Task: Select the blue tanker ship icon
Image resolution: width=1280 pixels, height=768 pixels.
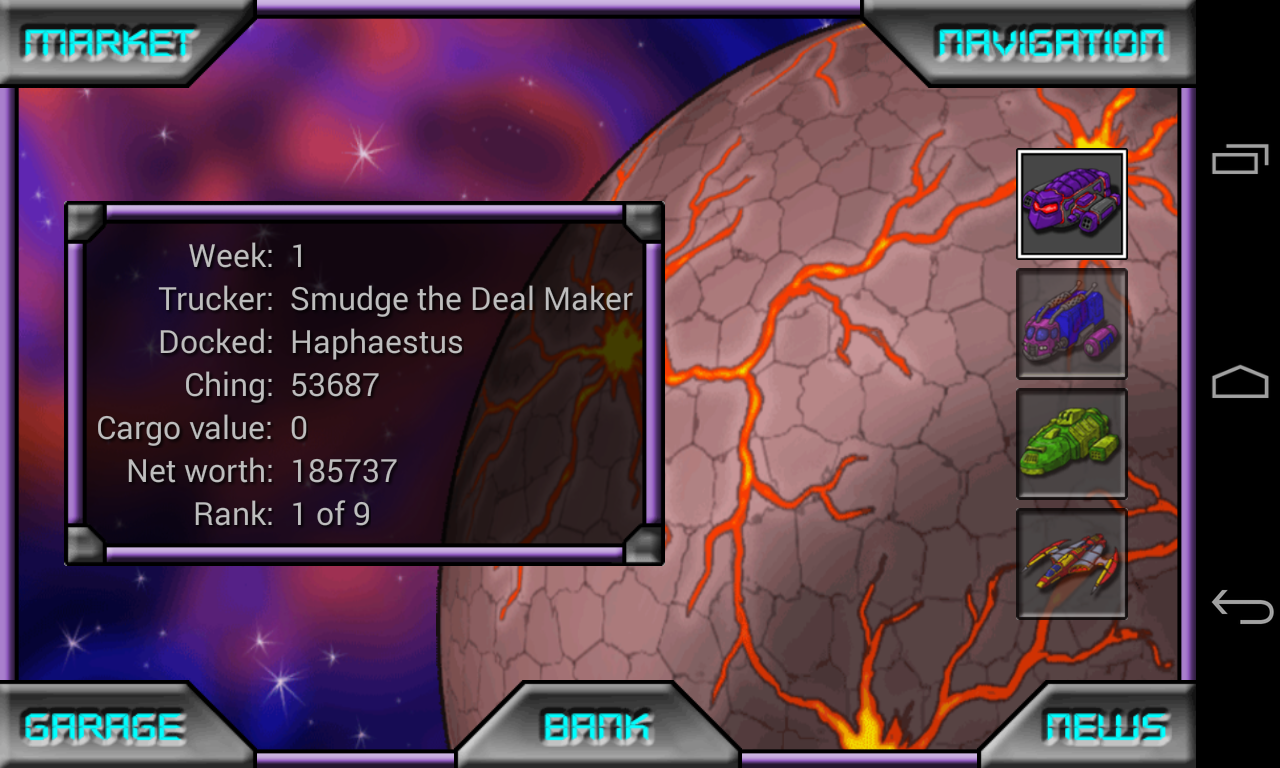Action: click(x=1071, y=323)
